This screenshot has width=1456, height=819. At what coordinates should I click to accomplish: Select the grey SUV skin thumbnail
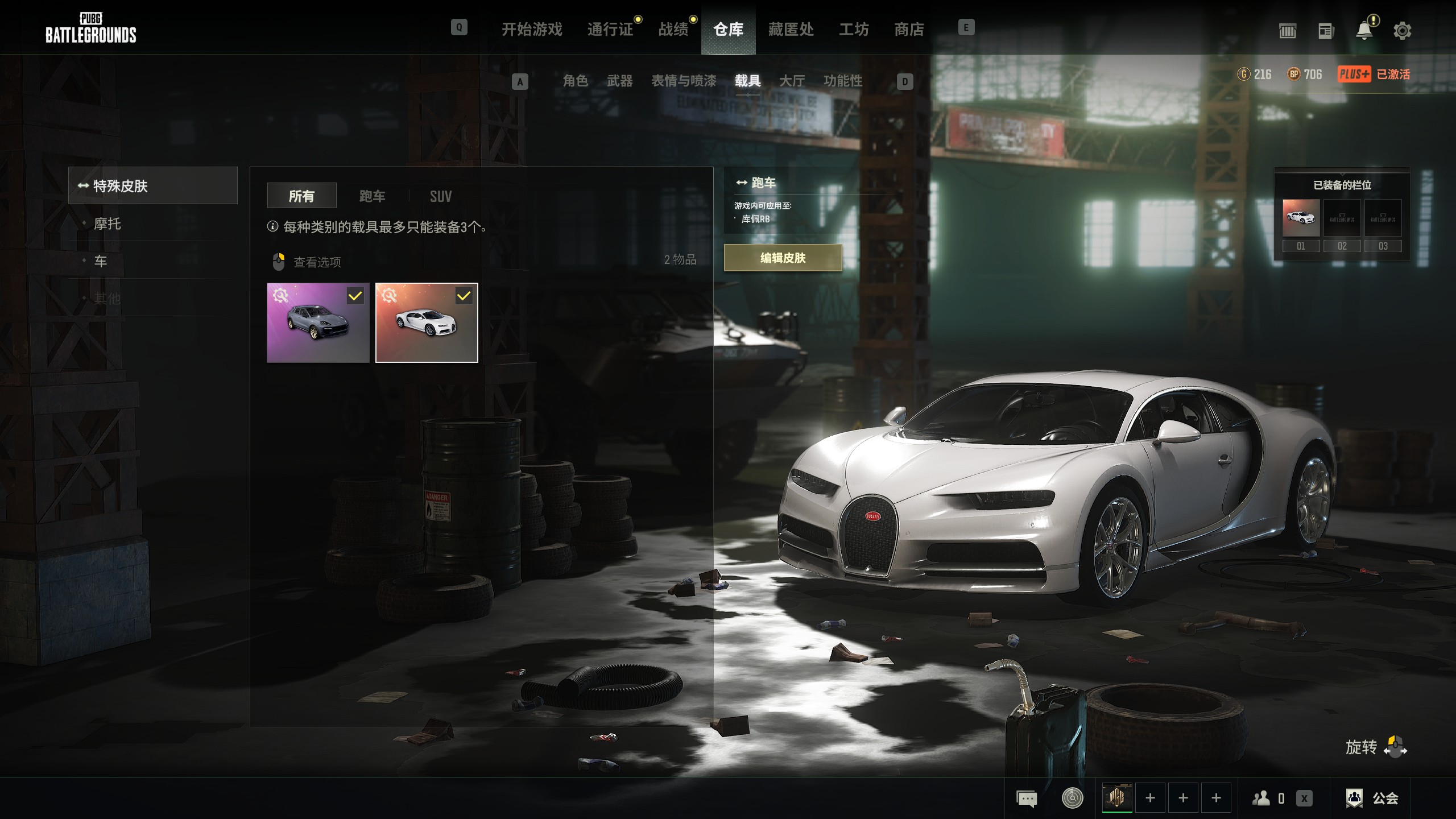318,322
